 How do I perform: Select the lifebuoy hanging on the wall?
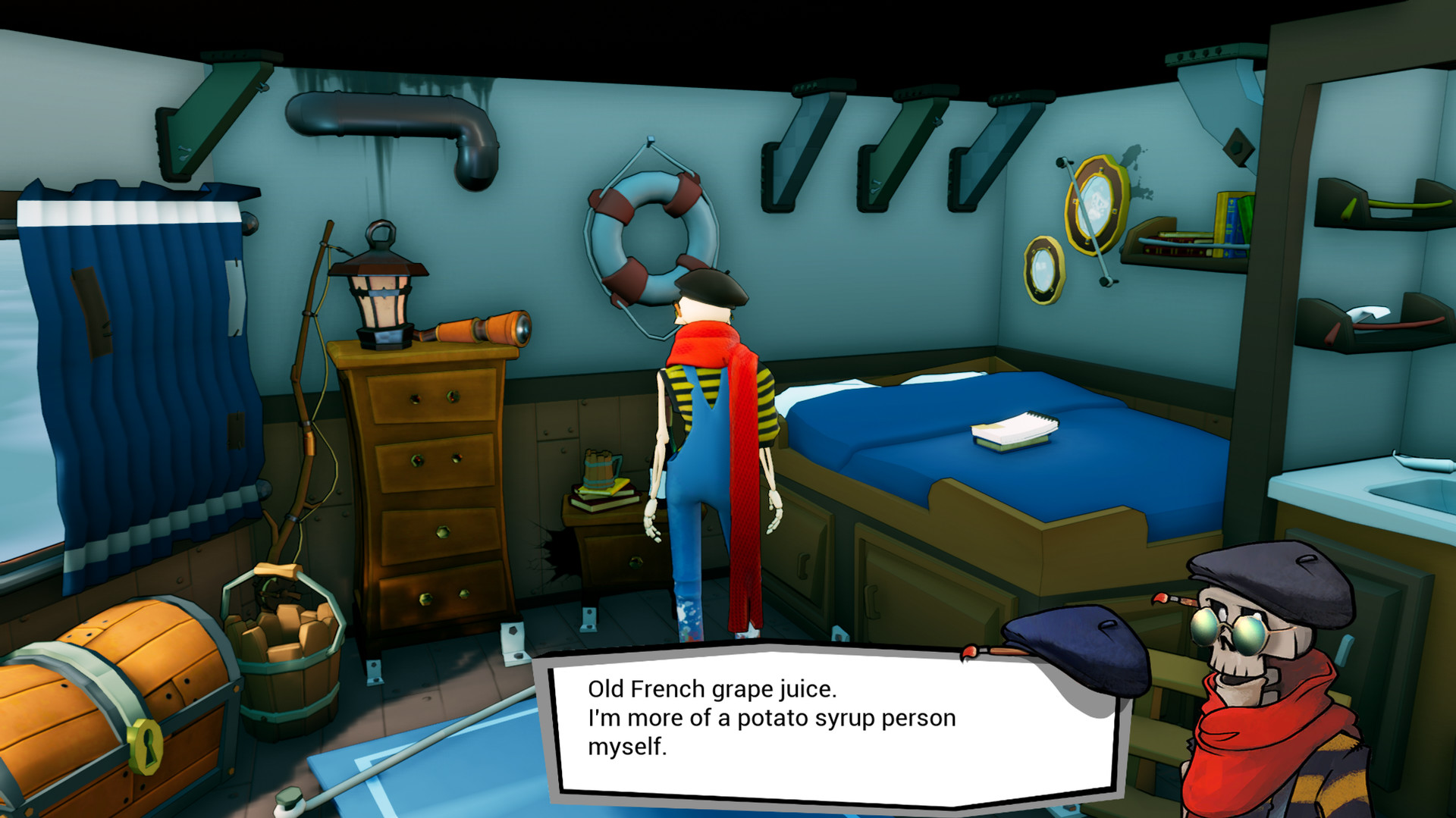coord(652,235)
